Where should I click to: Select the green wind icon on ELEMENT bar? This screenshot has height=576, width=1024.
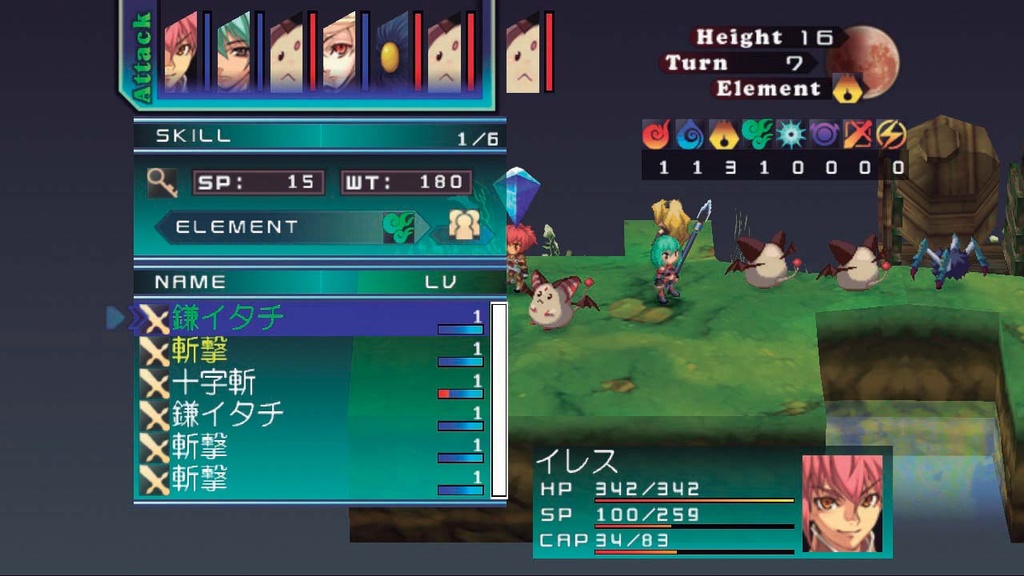click(x=398, y=227)
